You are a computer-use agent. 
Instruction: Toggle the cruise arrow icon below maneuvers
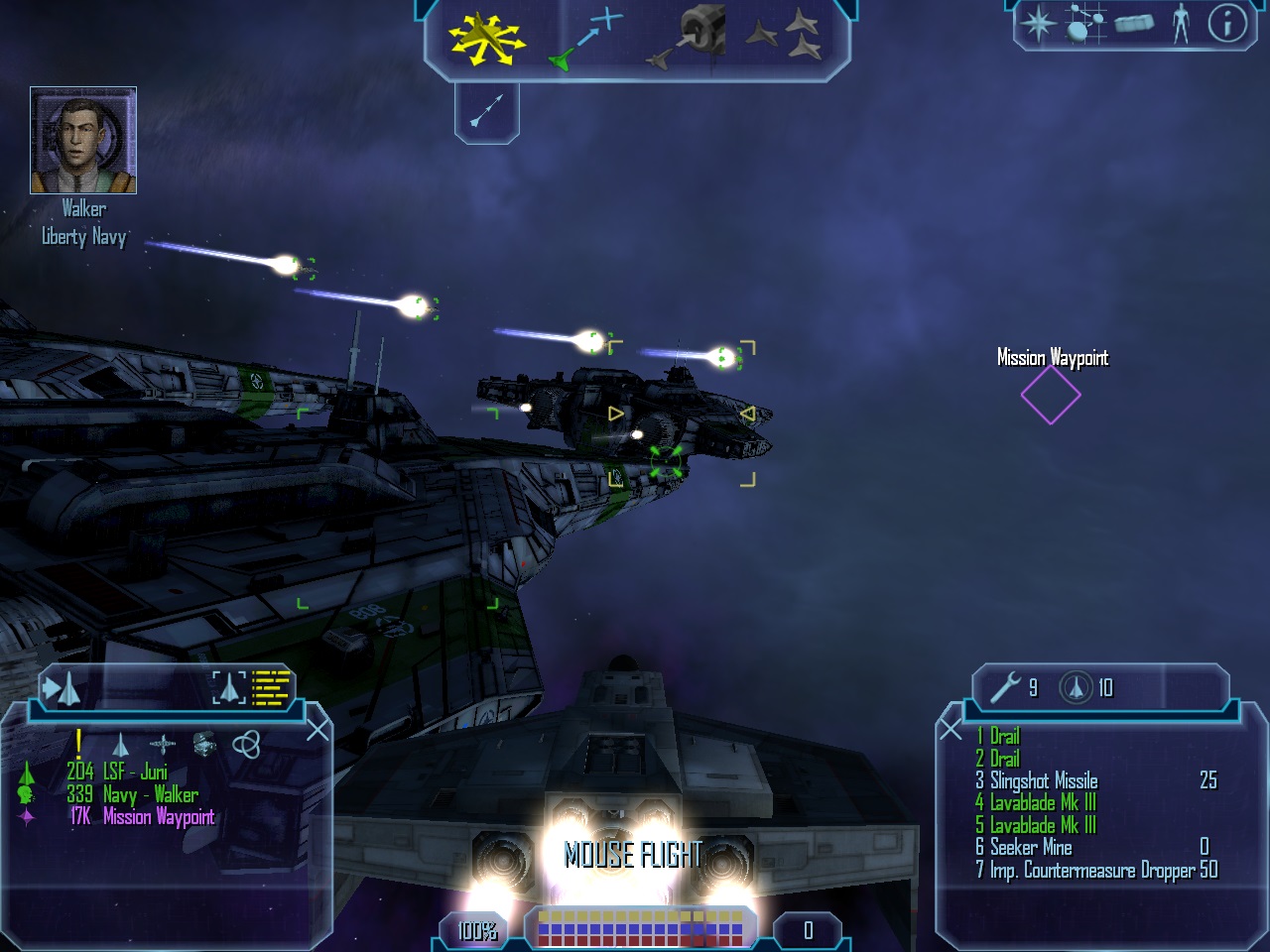point(486,110)
